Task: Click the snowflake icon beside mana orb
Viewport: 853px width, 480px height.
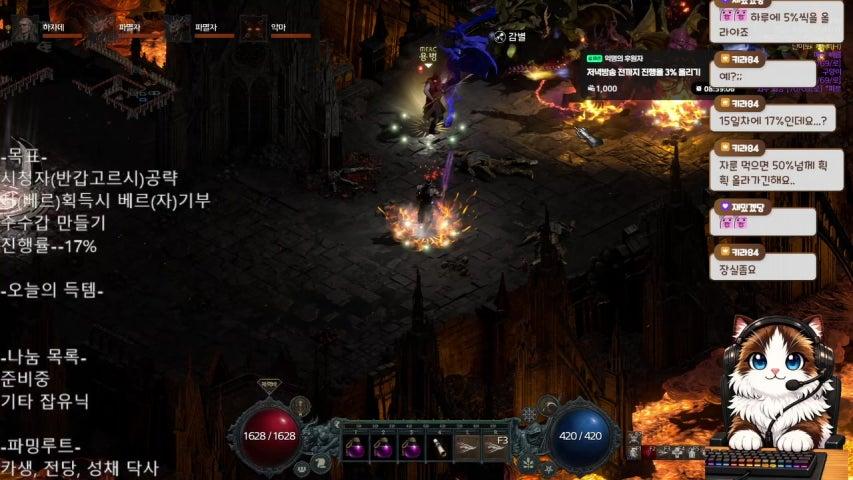Action: (x=529, y=414)
